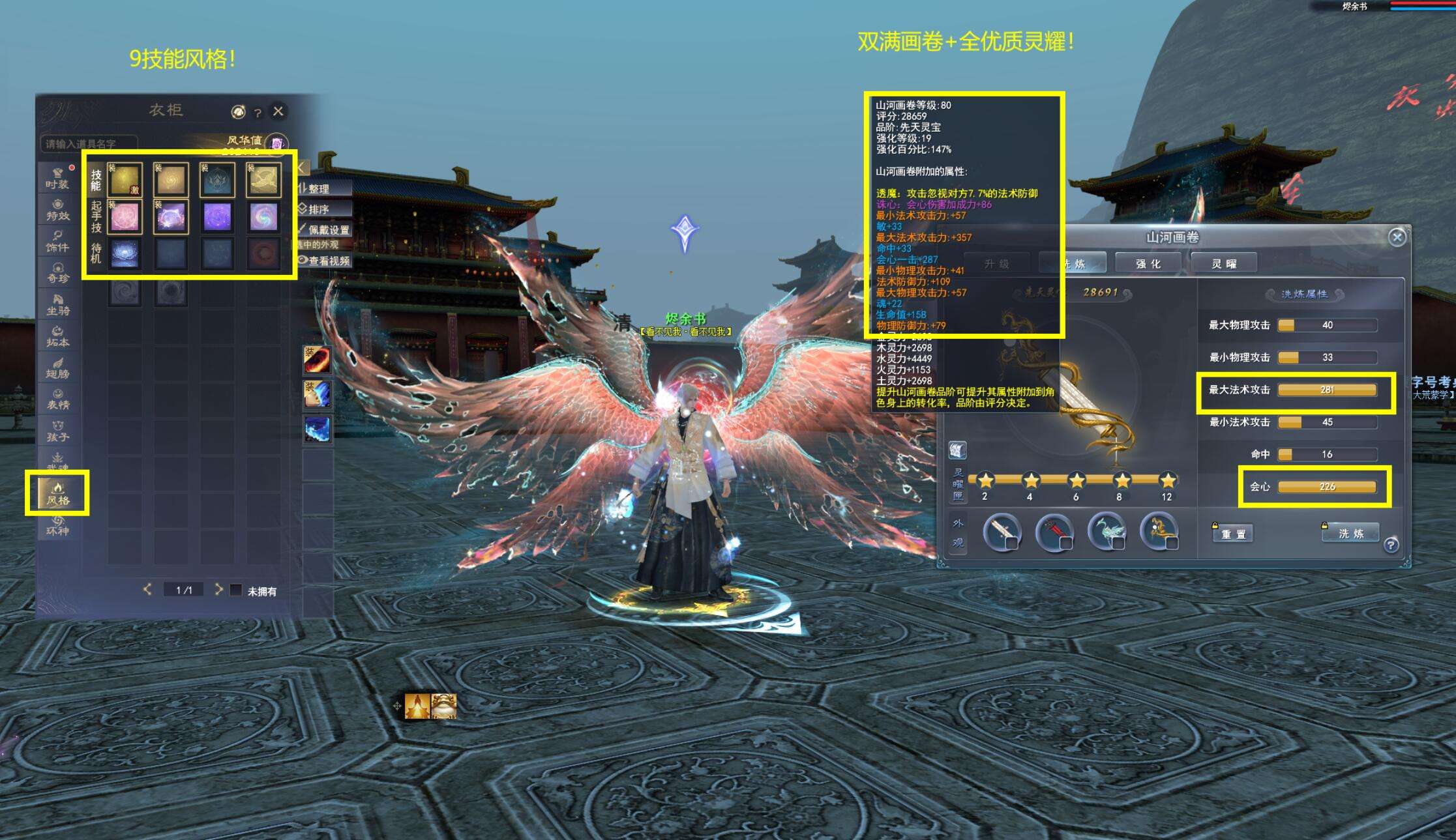
Task: Toggle the 未拥有 not-owned checkbox
Action: coord(236,590)
